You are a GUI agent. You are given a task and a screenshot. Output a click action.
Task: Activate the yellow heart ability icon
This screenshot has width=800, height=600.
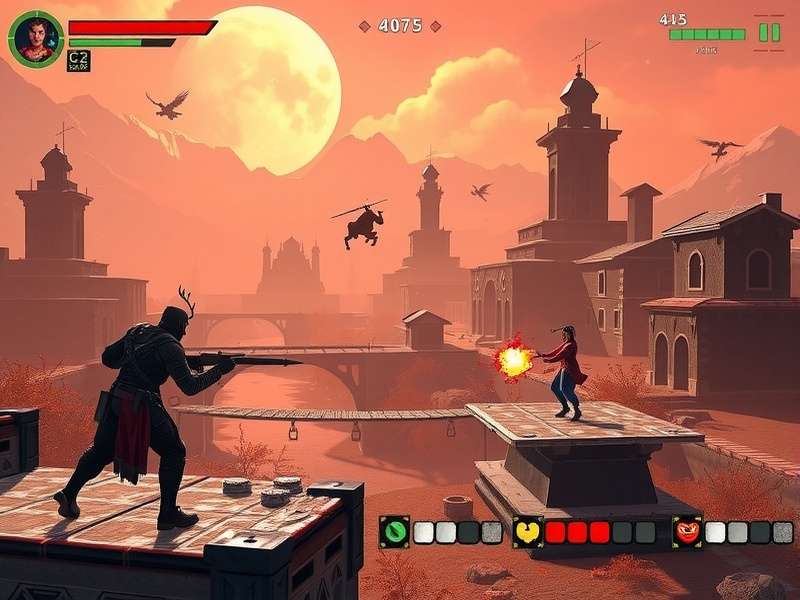(x=528, y=532)
